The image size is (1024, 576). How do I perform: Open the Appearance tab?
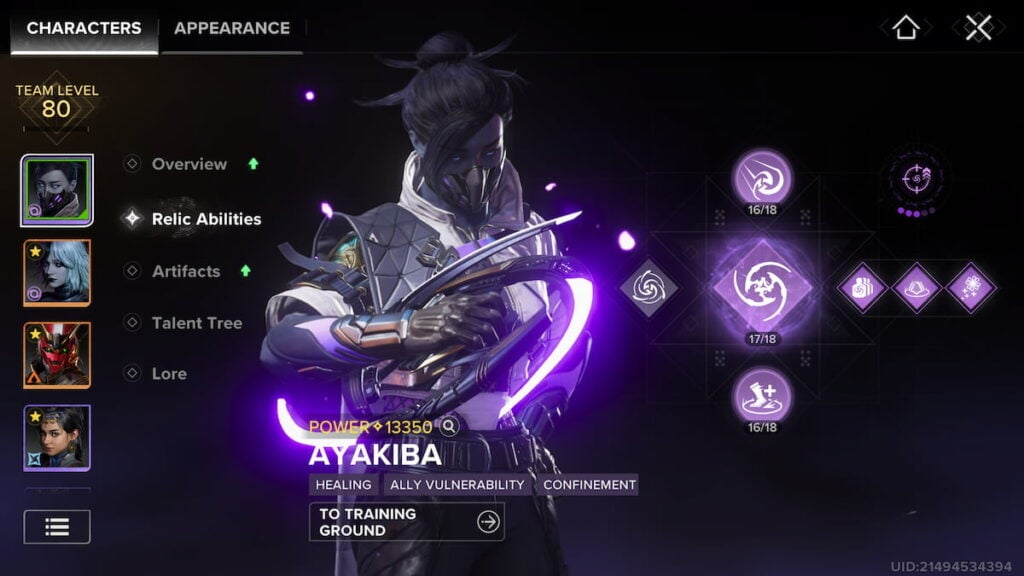[x=232, y=28]
